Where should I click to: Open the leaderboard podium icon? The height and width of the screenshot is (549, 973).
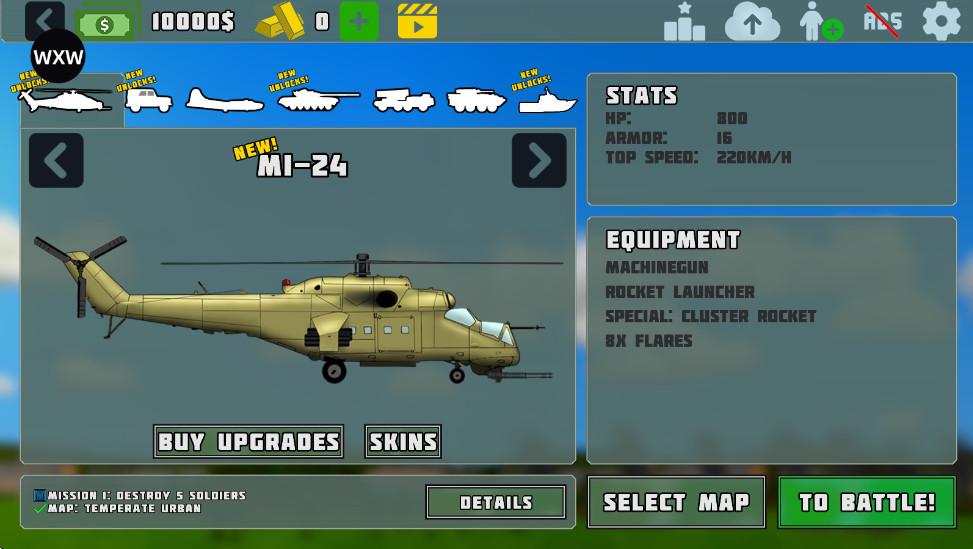(x=684, y=21)
